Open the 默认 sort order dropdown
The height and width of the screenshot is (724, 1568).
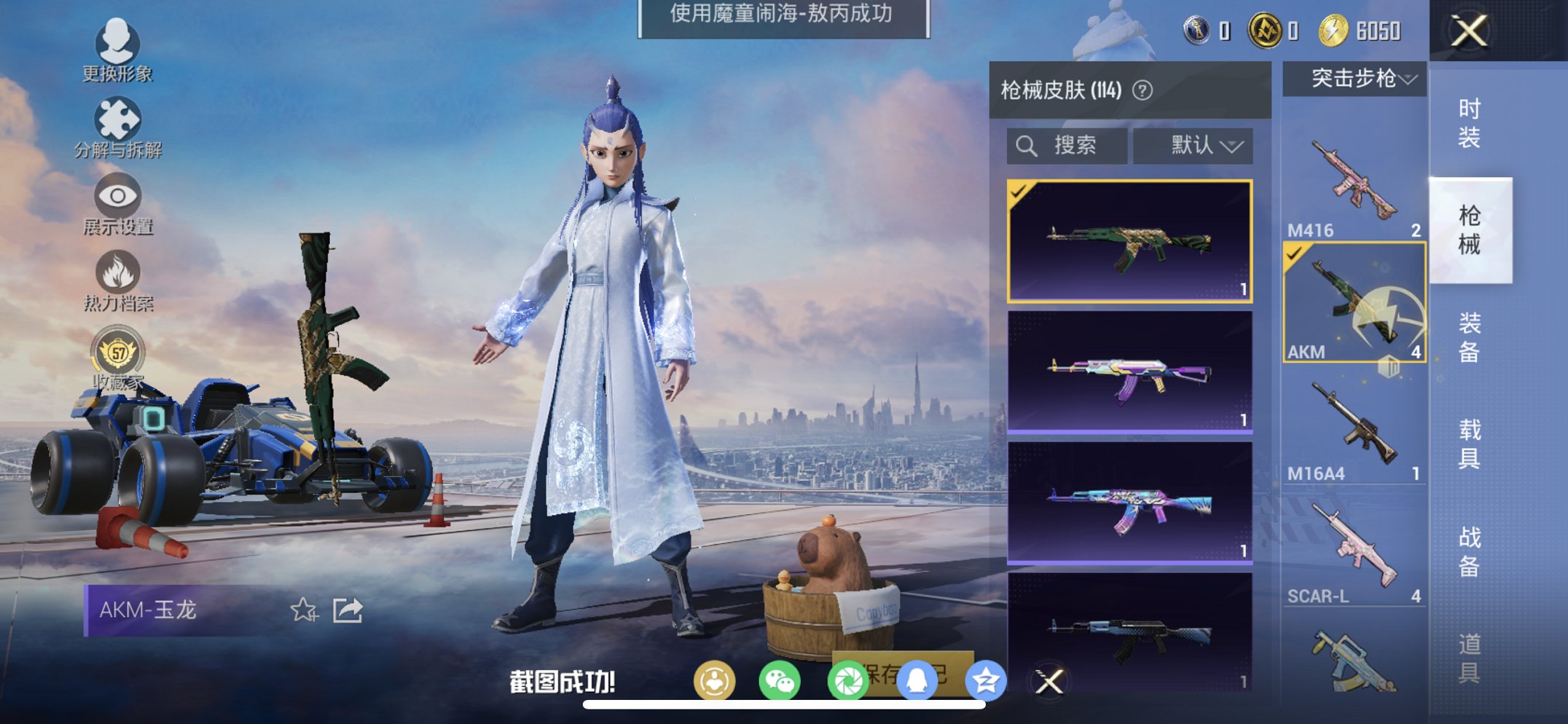(x=1192, y=145)
